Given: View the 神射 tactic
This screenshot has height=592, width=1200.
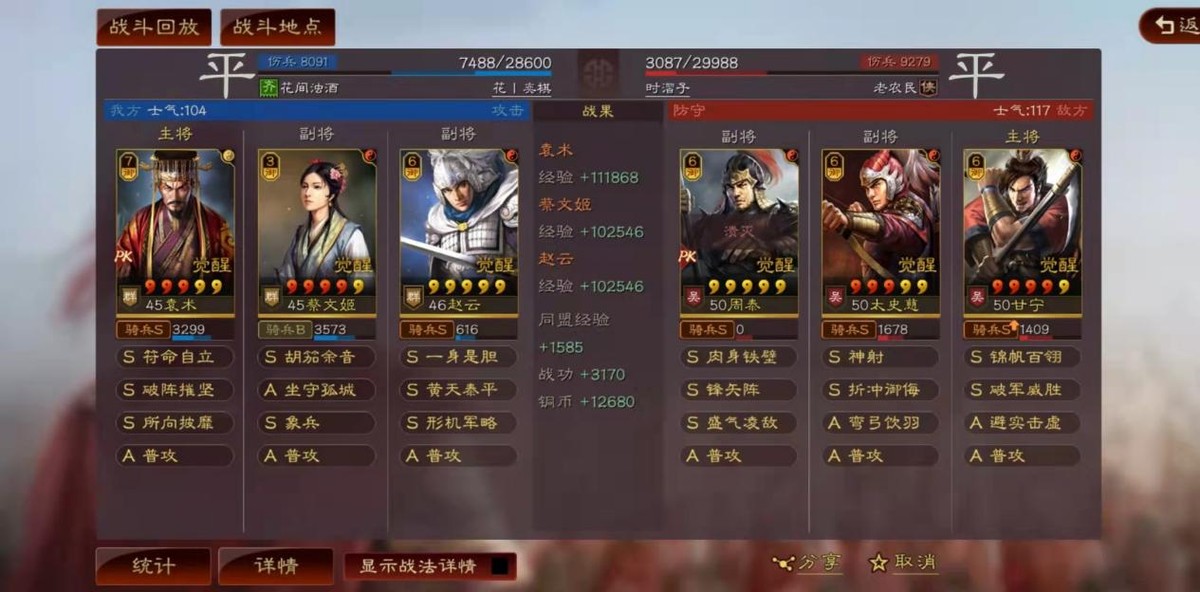Looking at the screenshot, I should point(881,357).
